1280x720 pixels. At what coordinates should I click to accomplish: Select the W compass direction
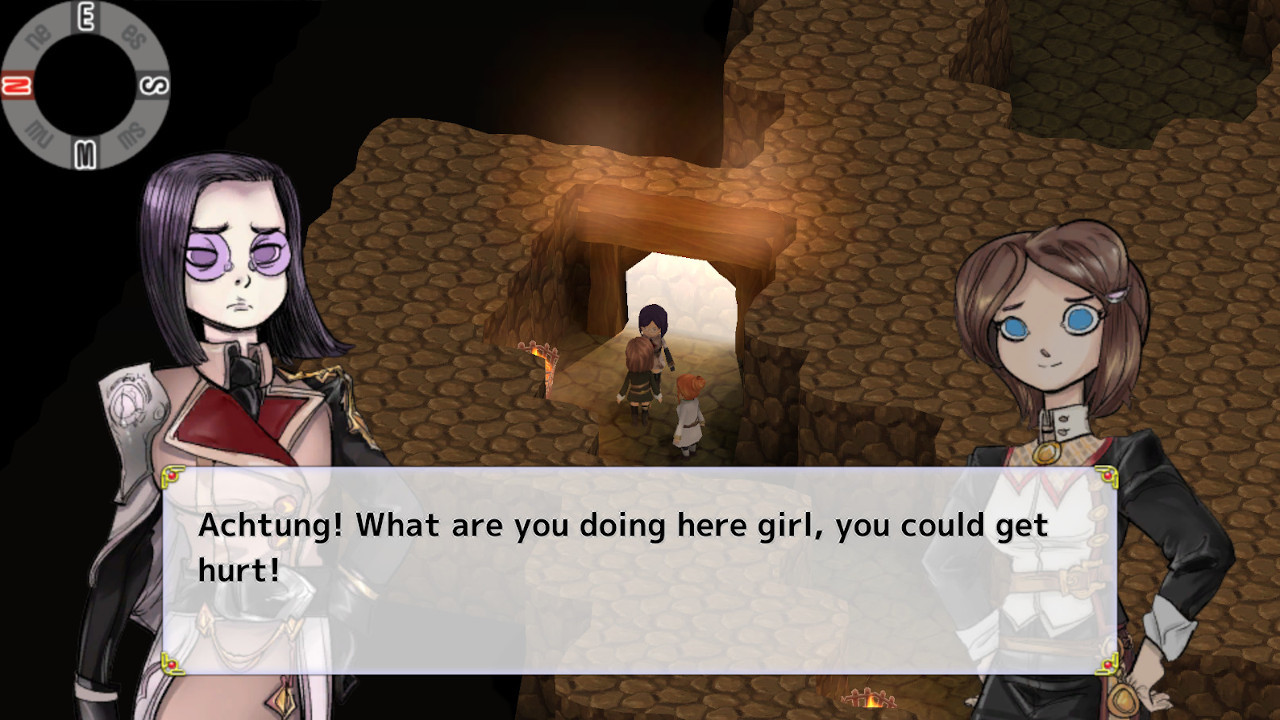[x=86, y=152]
